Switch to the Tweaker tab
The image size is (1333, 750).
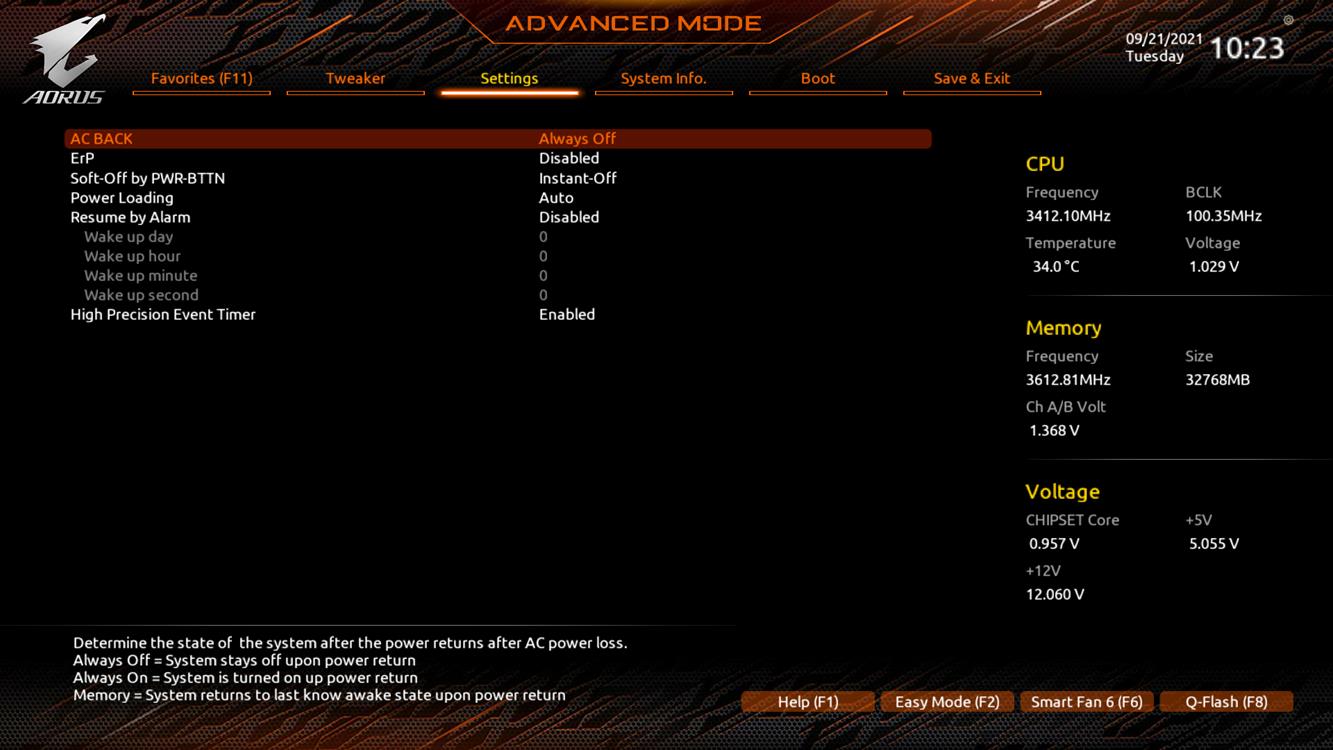pyautogui.click(x=355, y=78)
